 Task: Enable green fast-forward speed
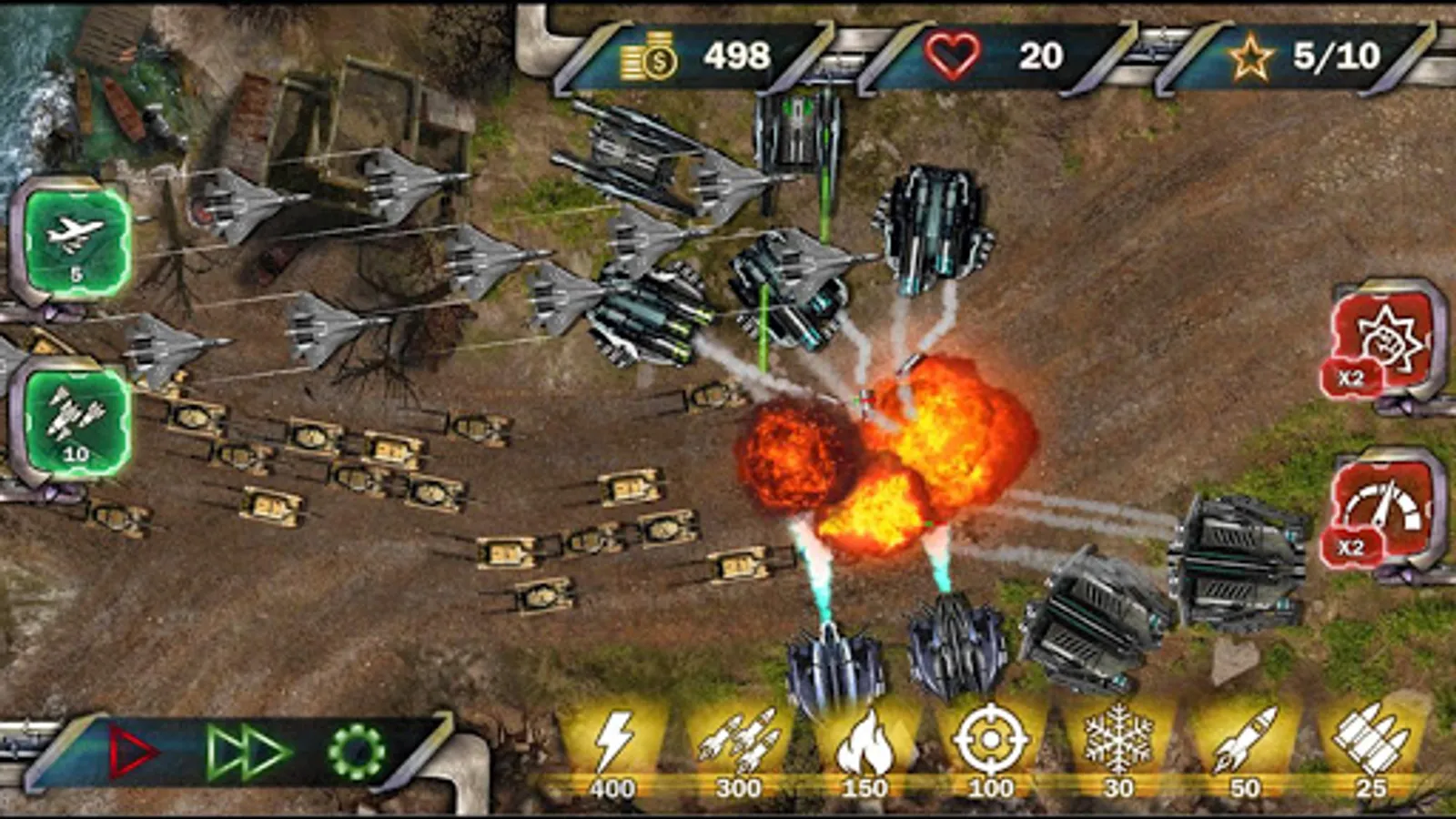coord(248,752)
